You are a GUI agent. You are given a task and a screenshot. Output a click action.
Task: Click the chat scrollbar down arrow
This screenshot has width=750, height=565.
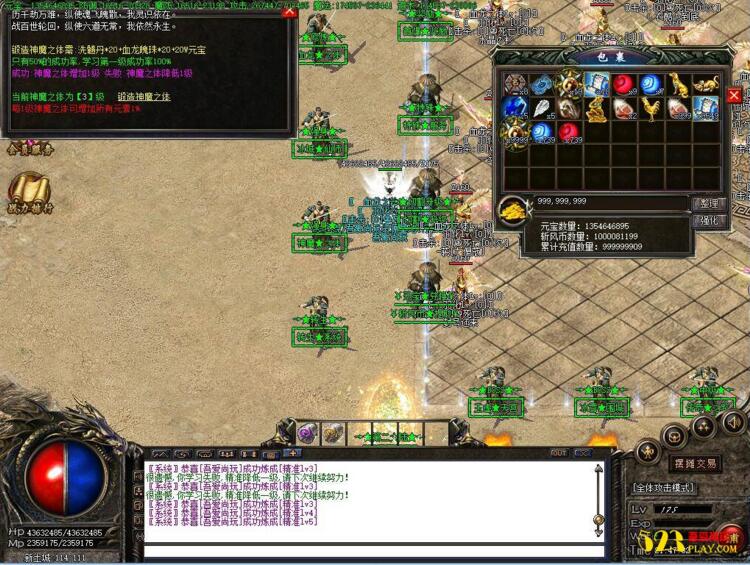click(x=598, y=533)
